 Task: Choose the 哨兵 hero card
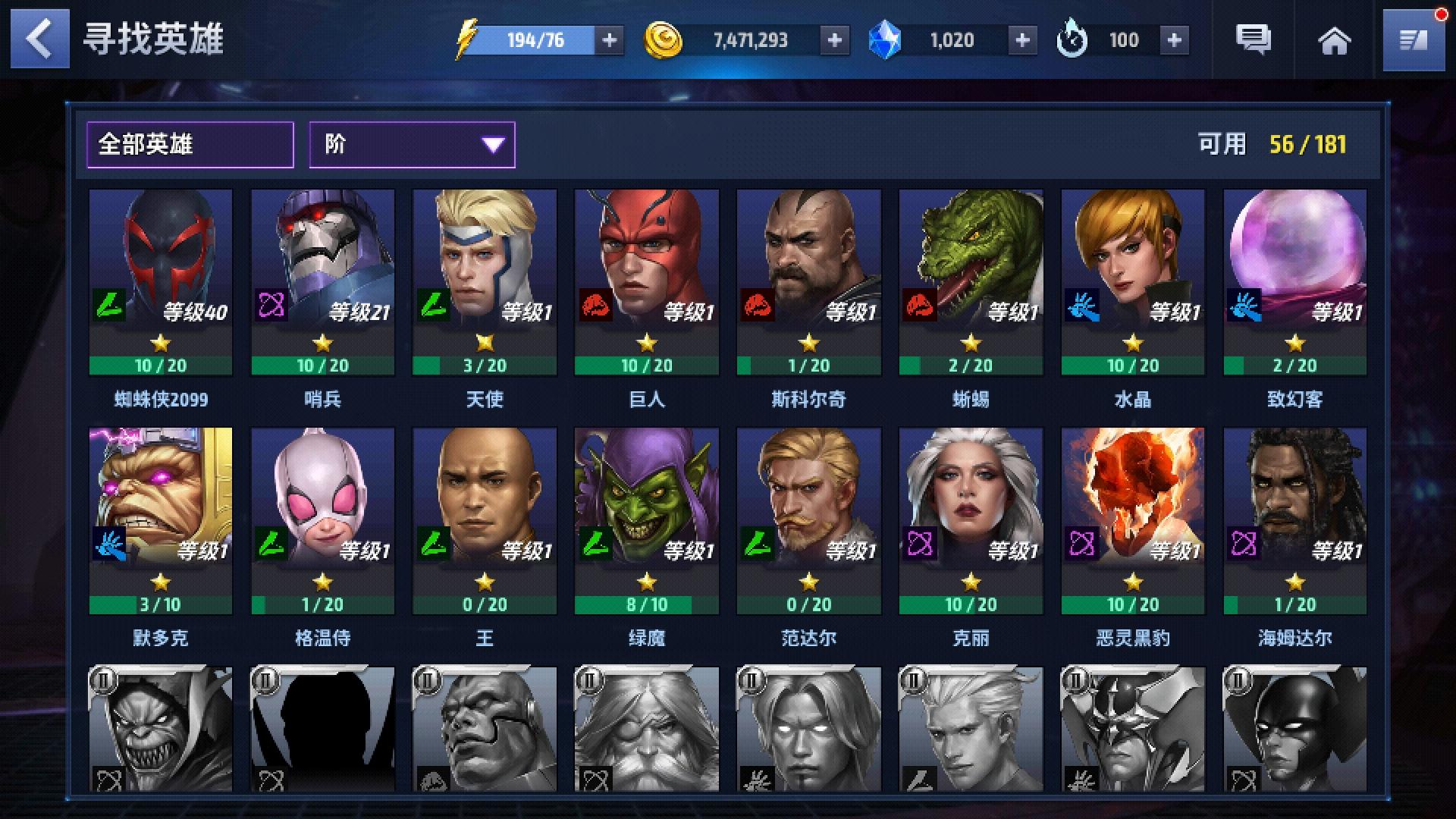[x=323, y=282]
